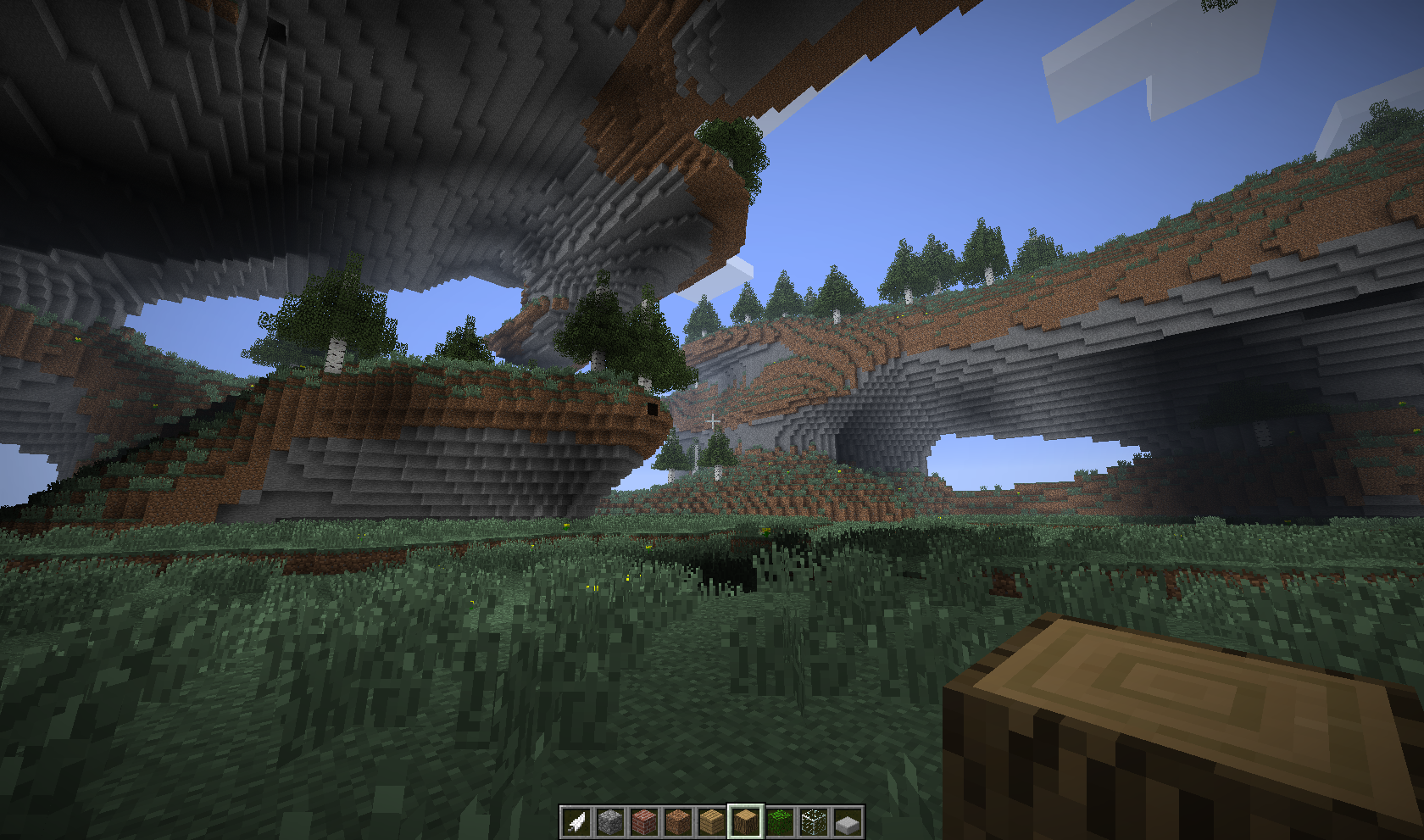
Task: Select the feather hotbar slot
Action: click(576, 821)
